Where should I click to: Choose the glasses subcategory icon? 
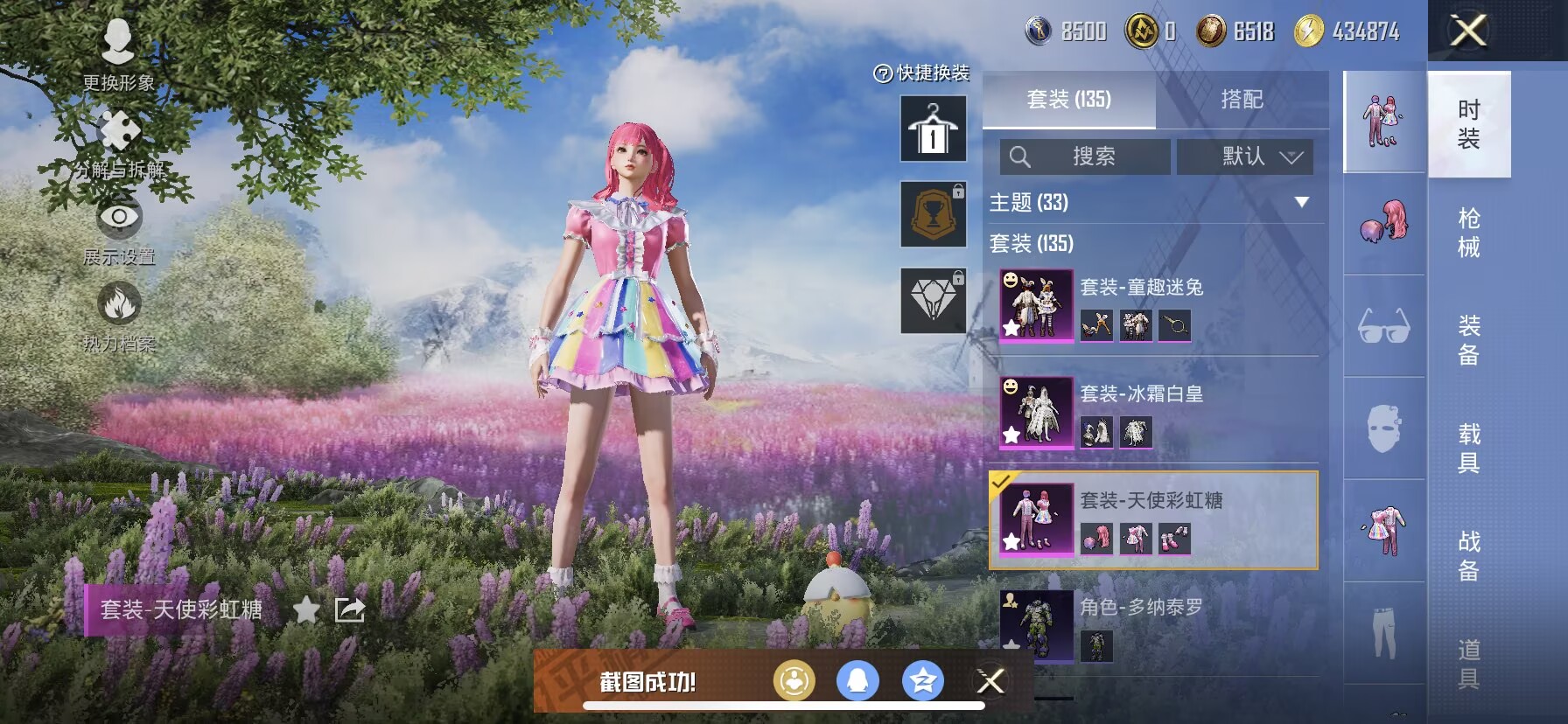coord(1384,326)
